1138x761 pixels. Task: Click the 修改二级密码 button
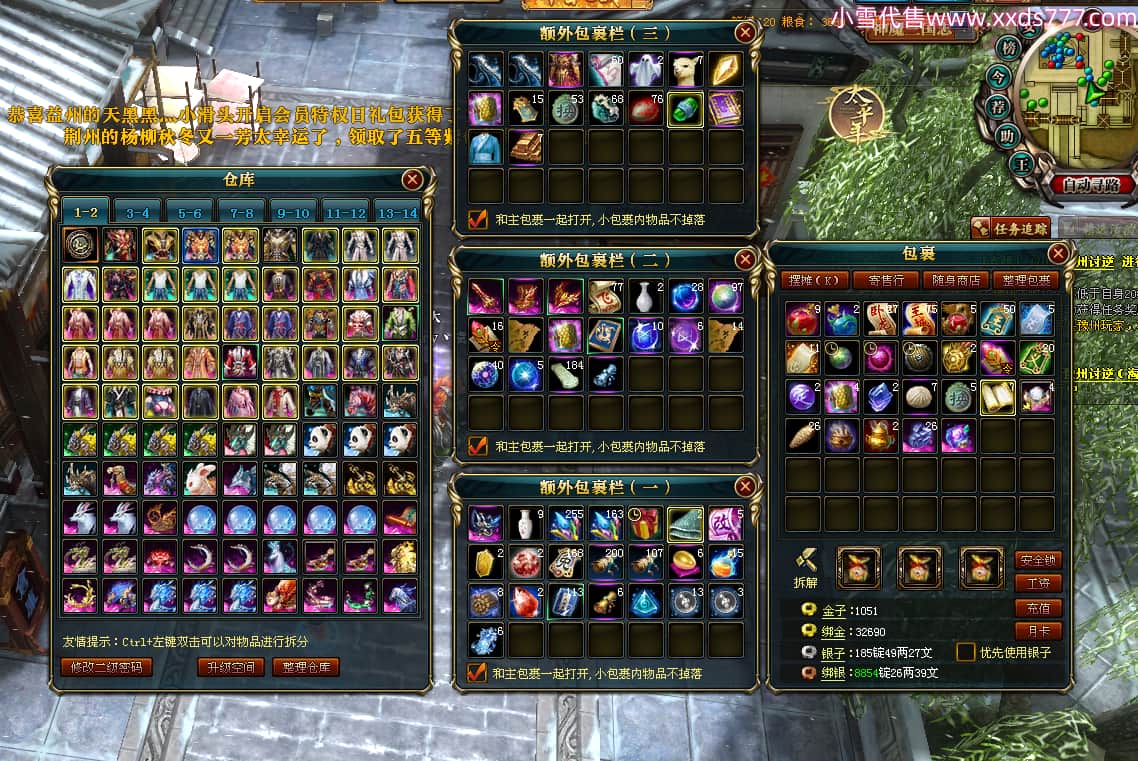pos(107,667)
